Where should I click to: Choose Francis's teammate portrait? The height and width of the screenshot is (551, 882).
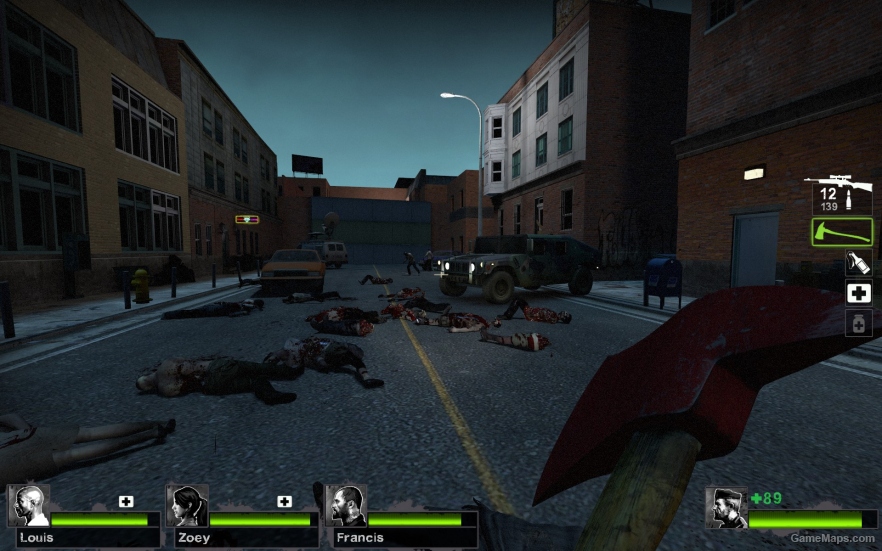(x=346, y=506)
